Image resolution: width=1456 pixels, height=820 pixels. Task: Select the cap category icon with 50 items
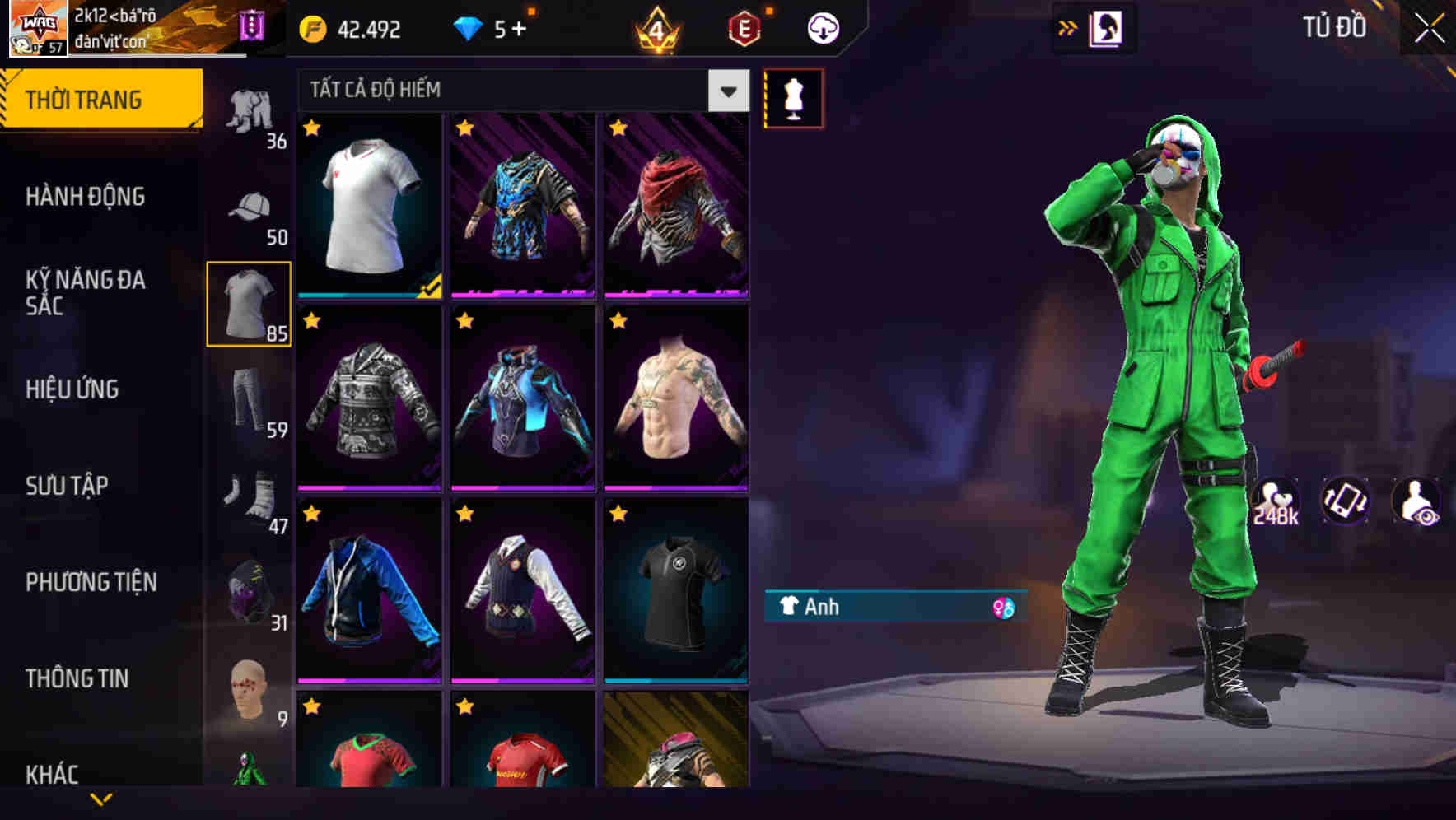pyautogui.click(x=251, y=204)
